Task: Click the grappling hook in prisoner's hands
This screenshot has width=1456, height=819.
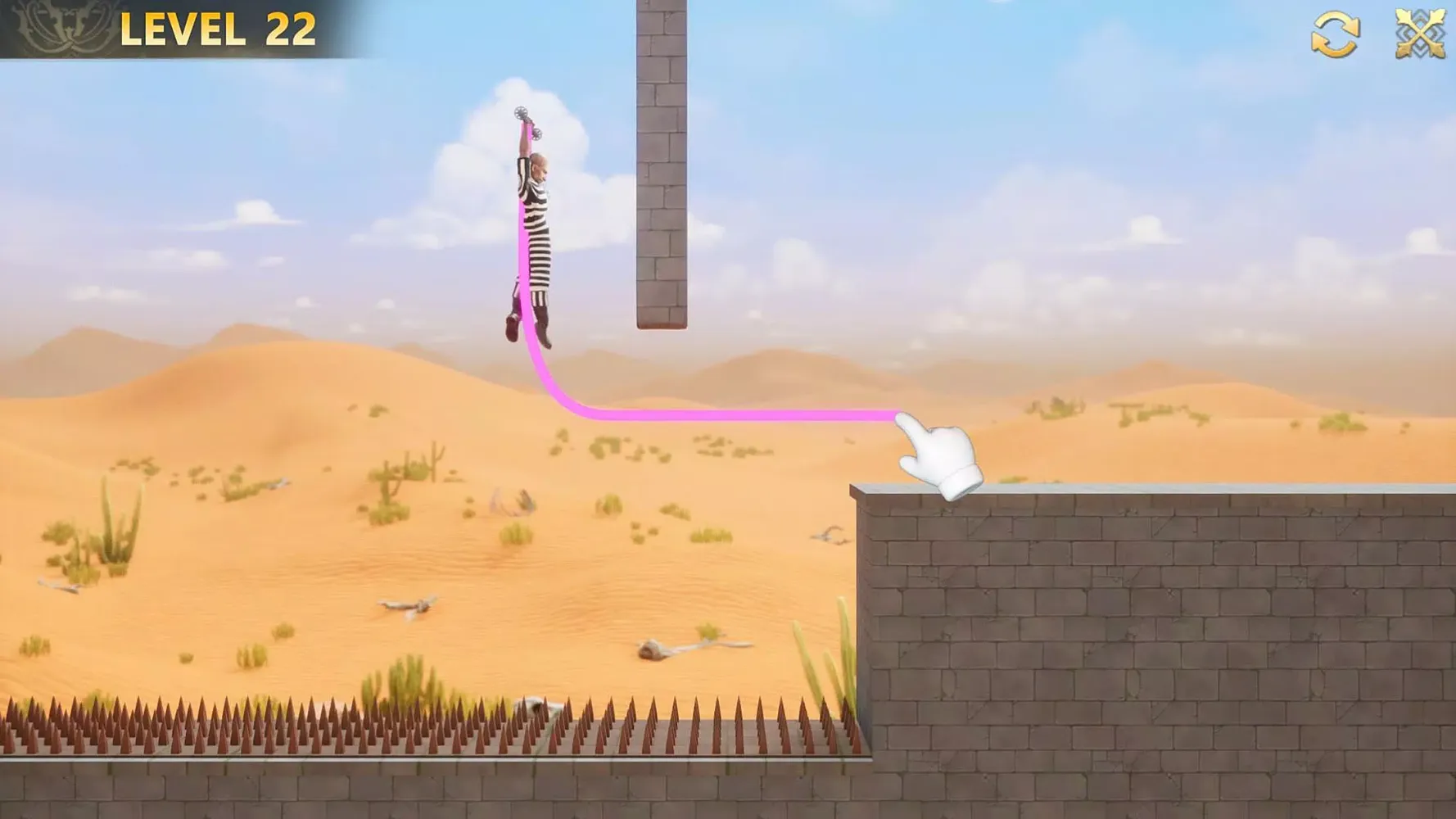Action: click(x=527, y=121)
